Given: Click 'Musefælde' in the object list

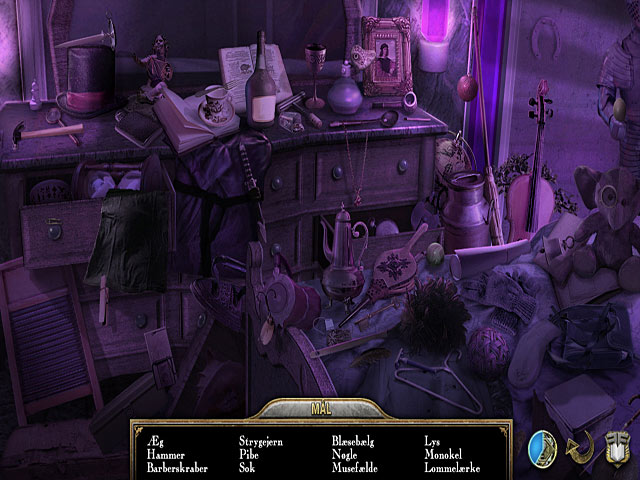Looking at the screenshot, I should click(356, 467).
